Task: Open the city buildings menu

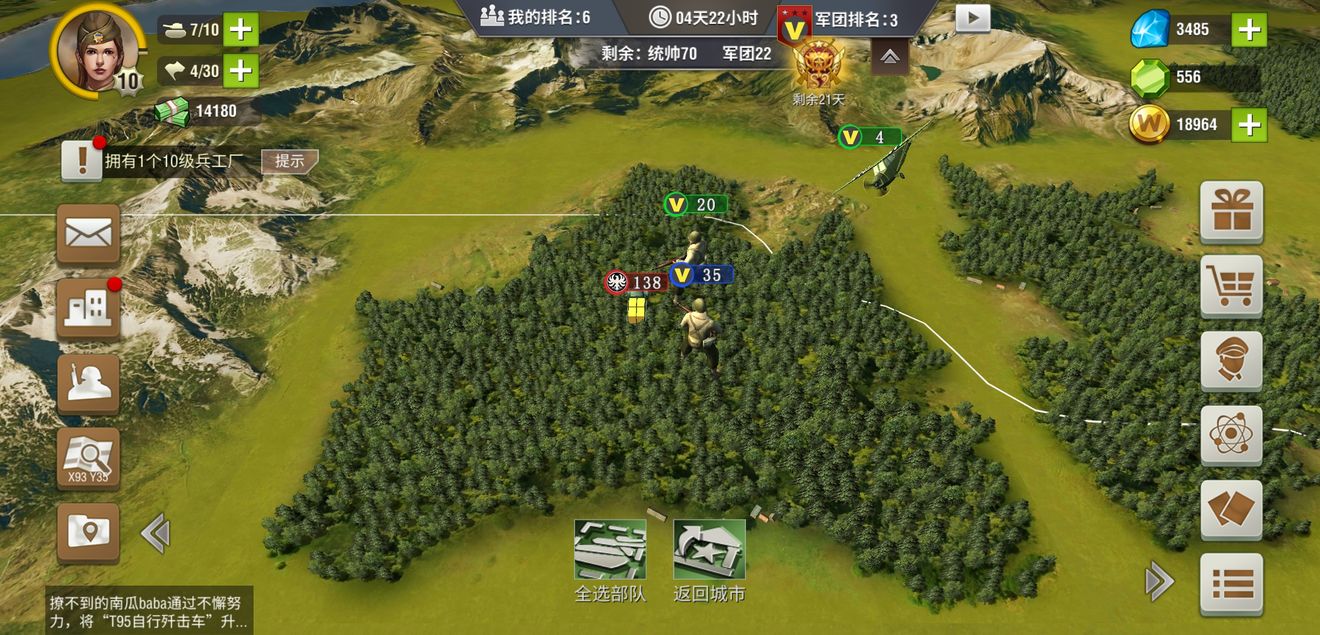Action: click(88, 308)
